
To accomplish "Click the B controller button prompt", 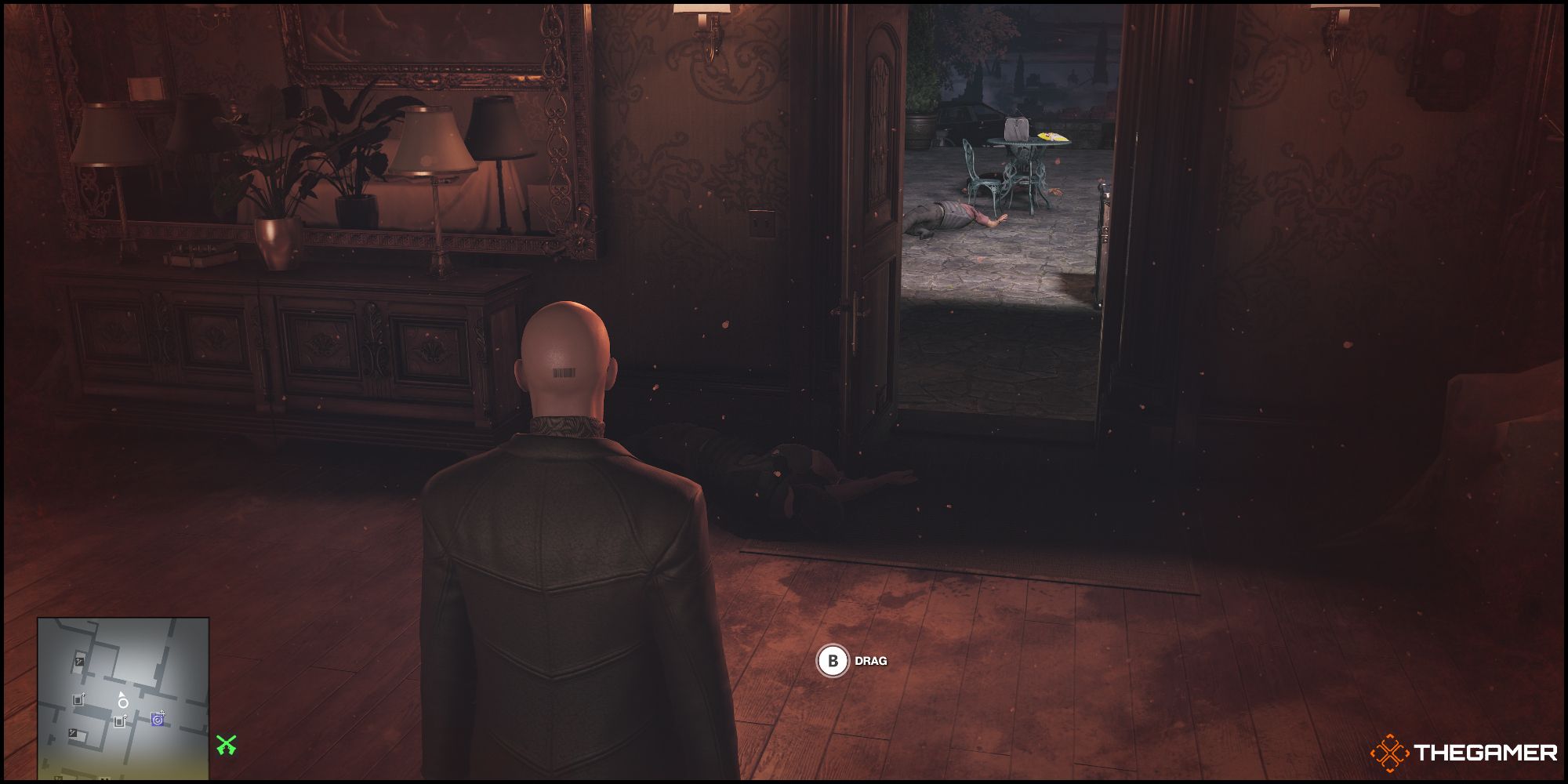I will pos(833,661).
